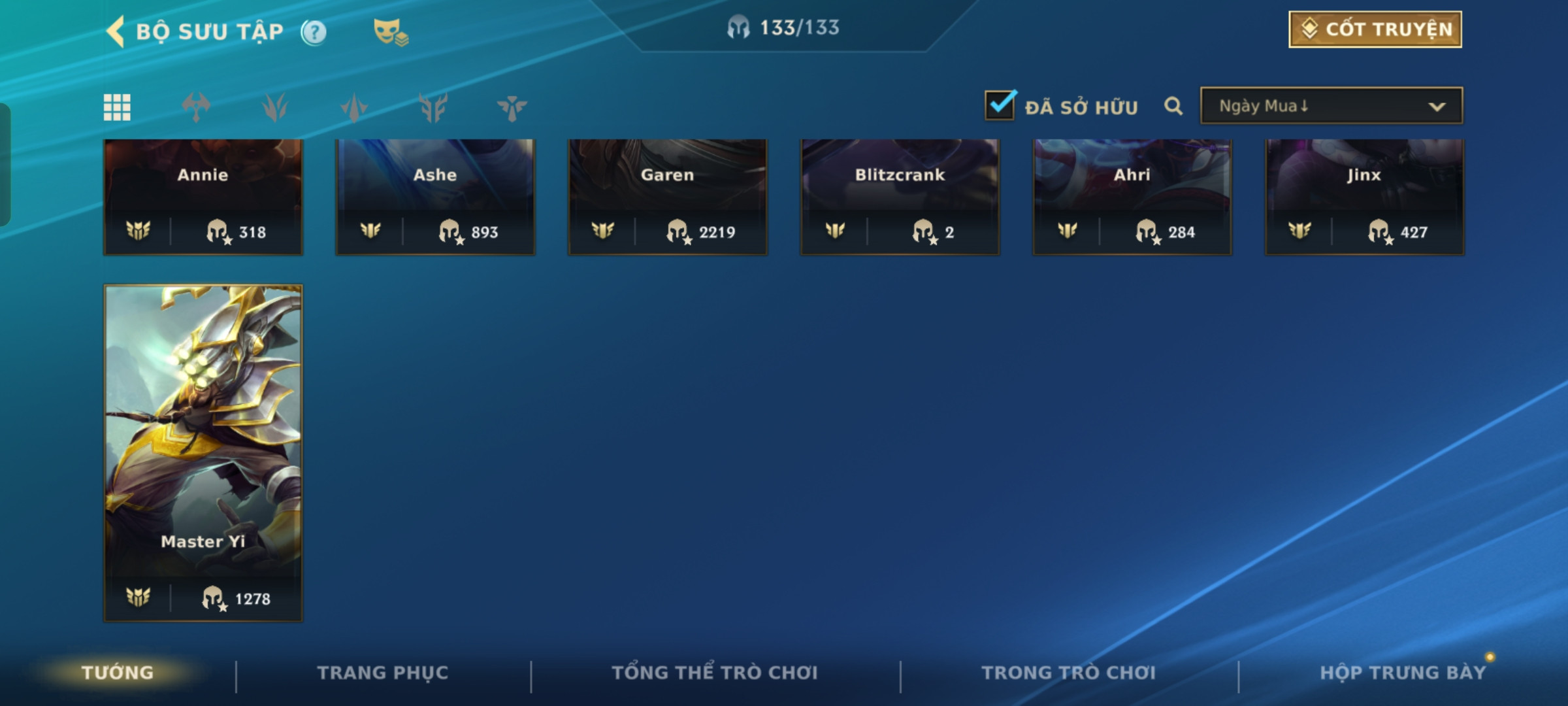Open the Ngày Mua sort dropdown

click(1331, 106)
